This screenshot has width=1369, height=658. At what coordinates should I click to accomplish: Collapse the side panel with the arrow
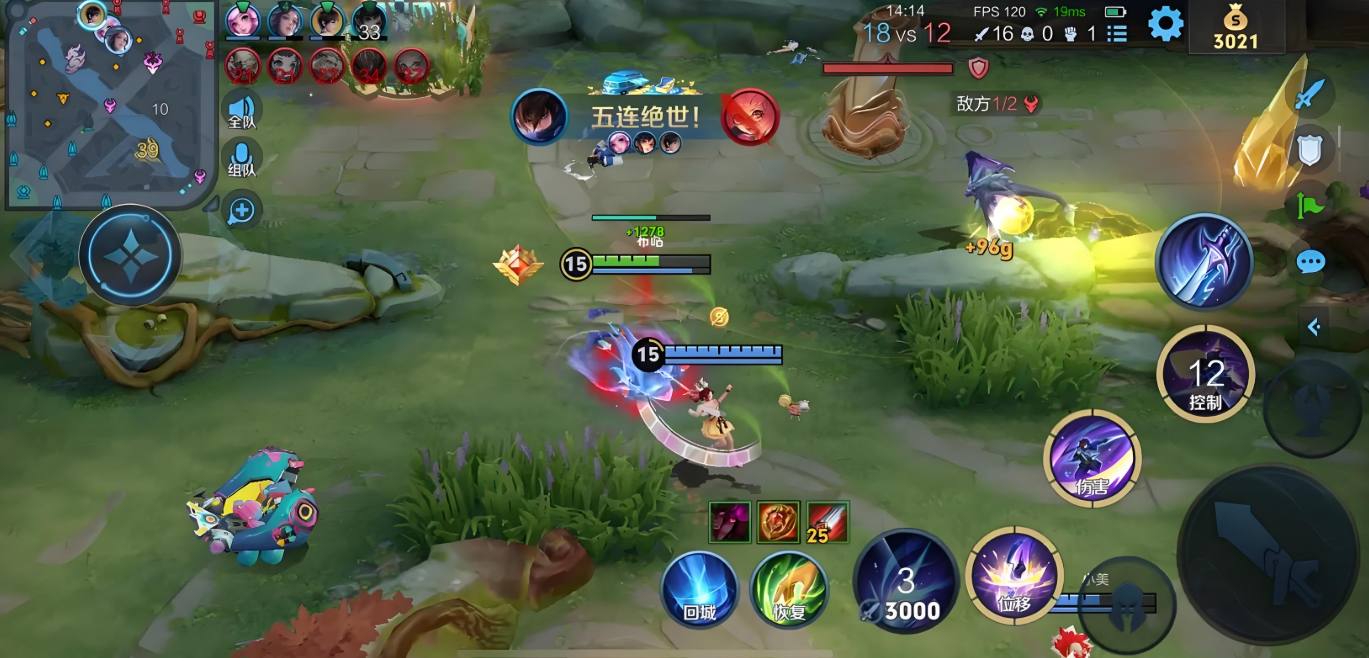(x=1314, y=326)
